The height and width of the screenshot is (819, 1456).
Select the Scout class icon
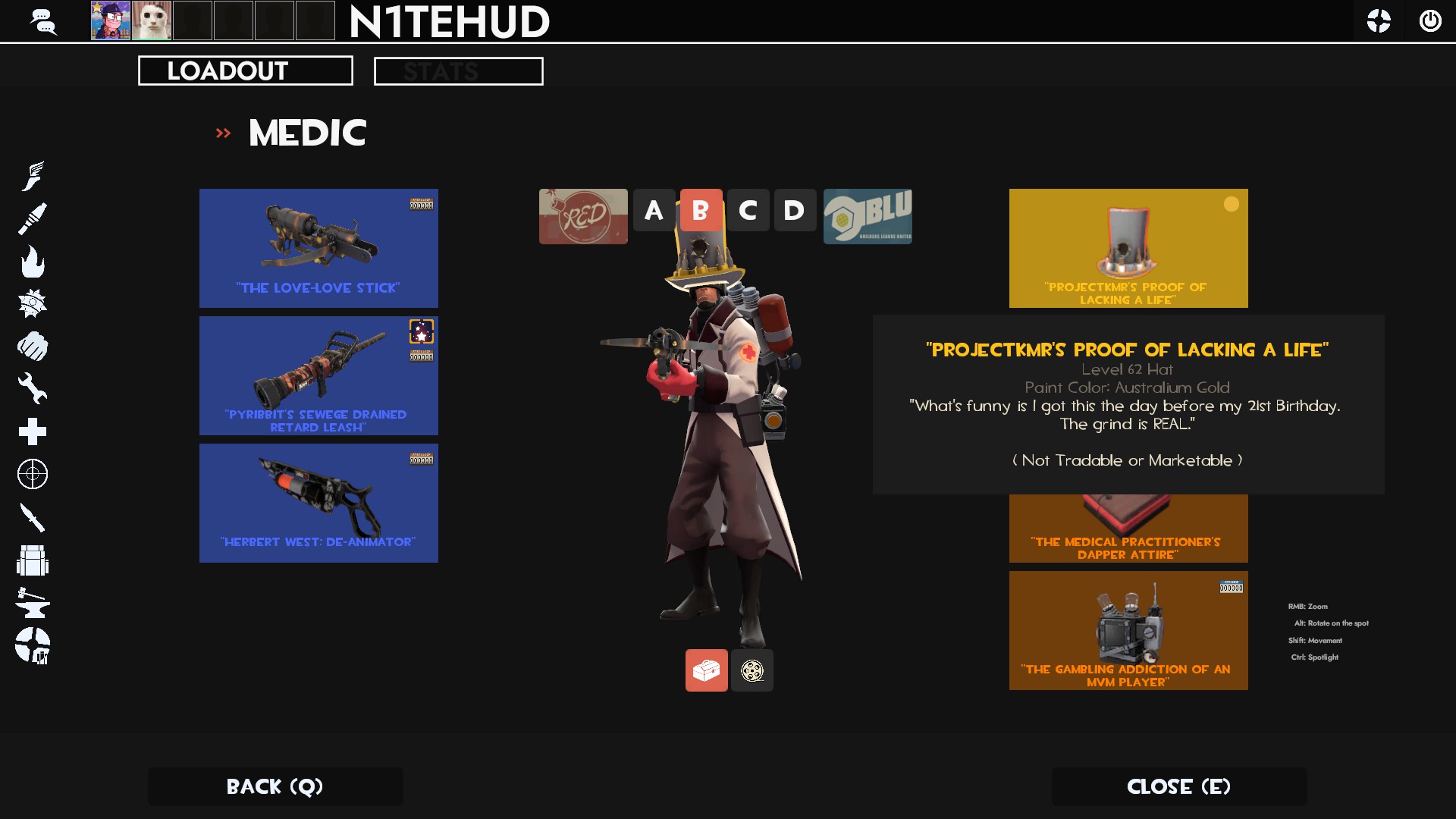[x=33, y=174]
